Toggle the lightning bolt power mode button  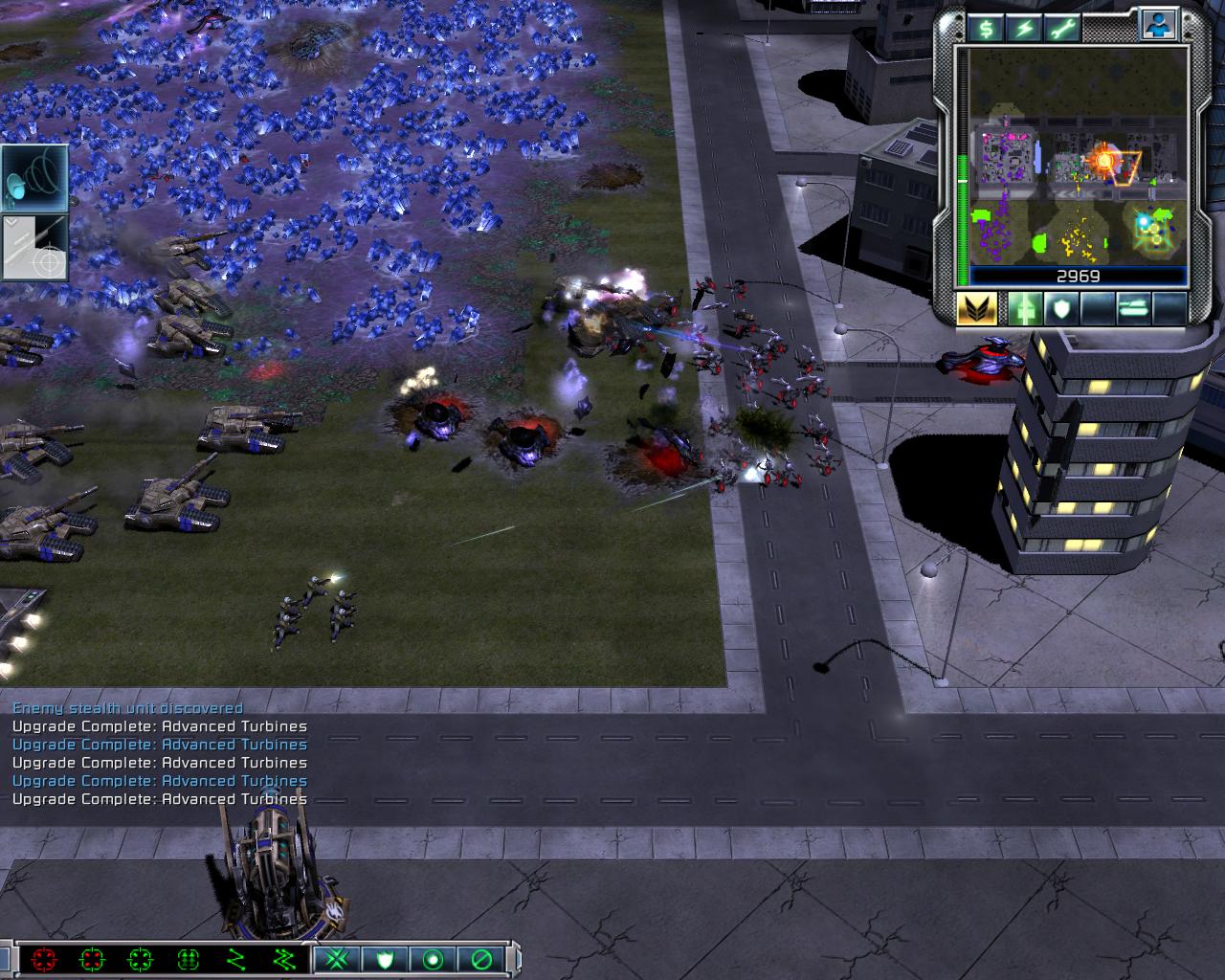[1025, 28]
